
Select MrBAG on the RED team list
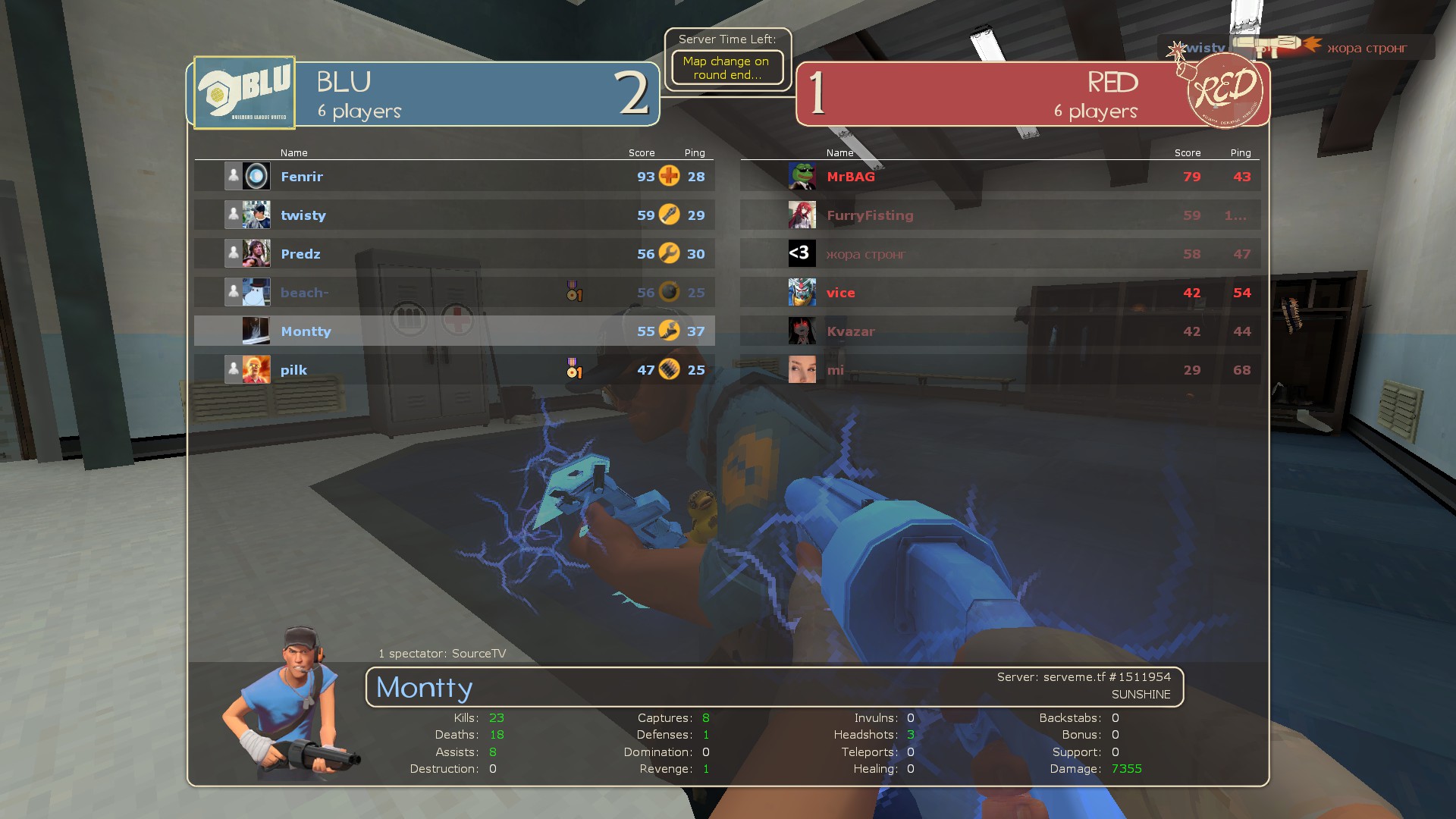[999, 177]
